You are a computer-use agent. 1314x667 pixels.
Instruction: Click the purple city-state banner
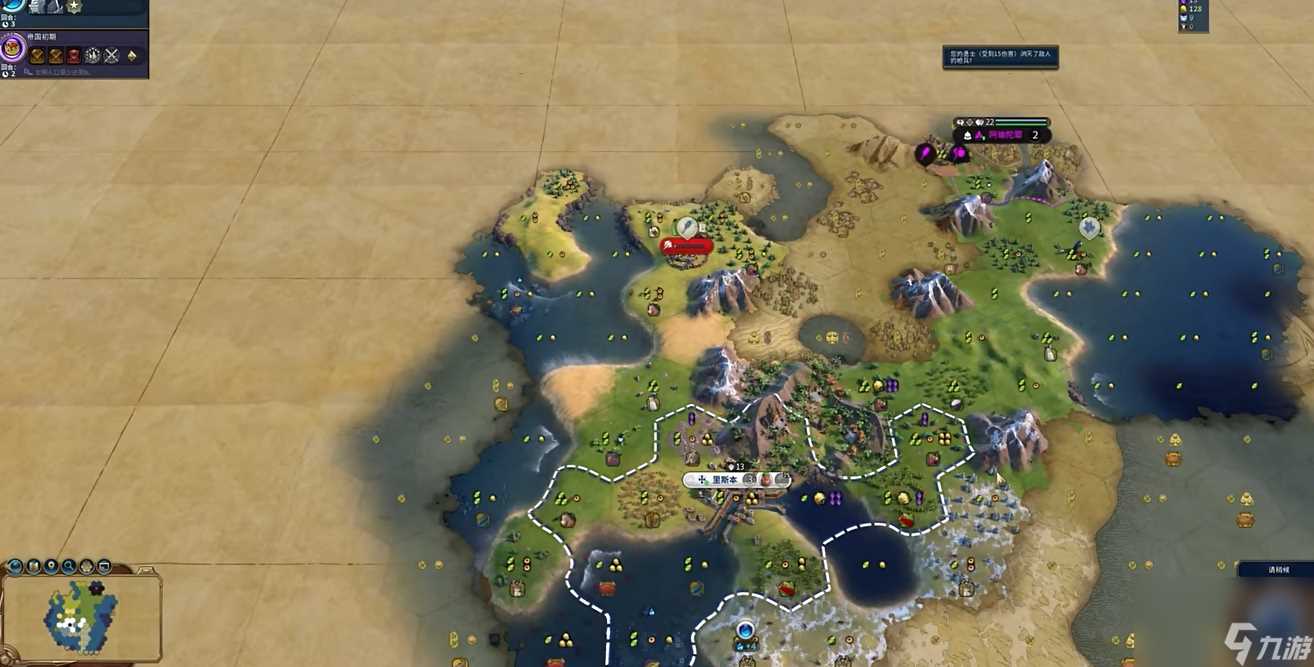pyautogui.click(x=1001, y=135)
